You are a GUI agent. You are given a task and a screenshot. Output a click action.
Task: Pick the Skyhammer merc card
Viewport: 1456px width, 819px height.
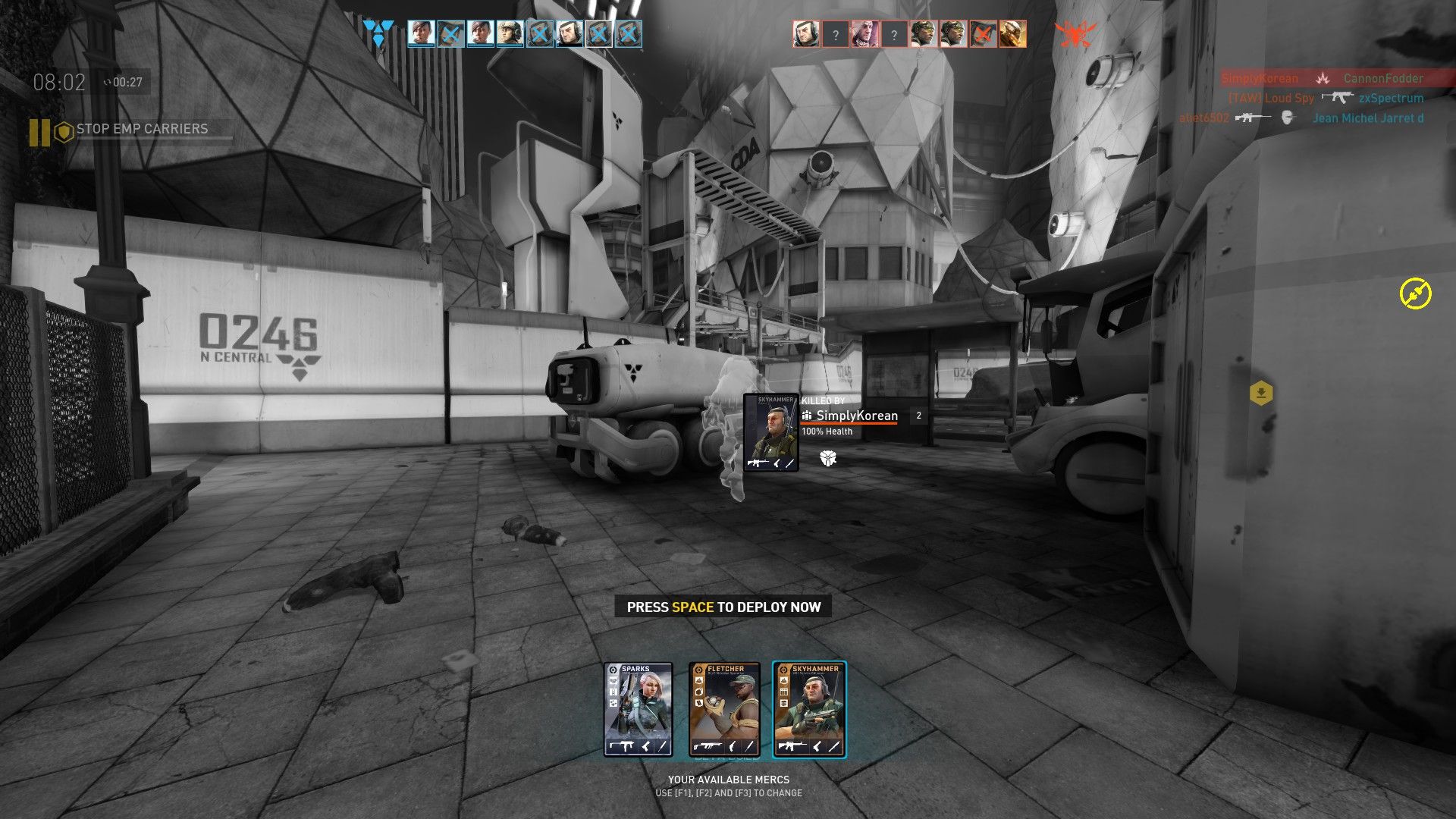tap(809, 710)
